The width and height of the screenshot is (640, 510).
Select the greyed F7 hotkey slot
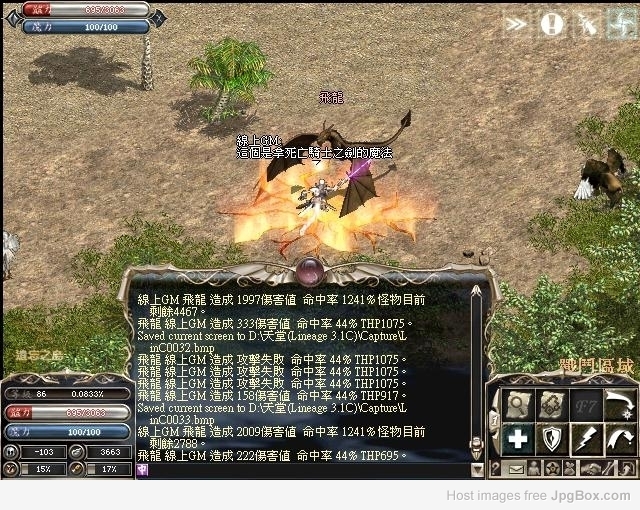tap(585, 404)
